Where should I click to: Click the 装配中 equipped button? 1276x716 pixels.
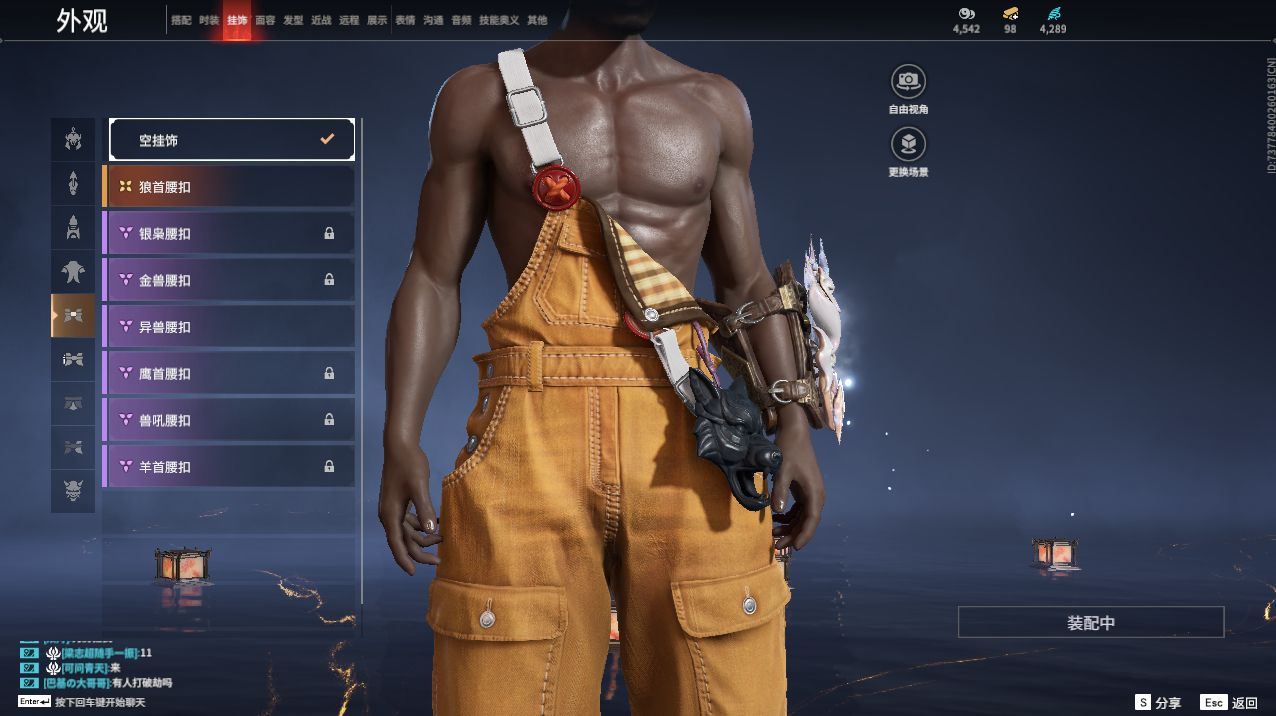[1090, 623]
